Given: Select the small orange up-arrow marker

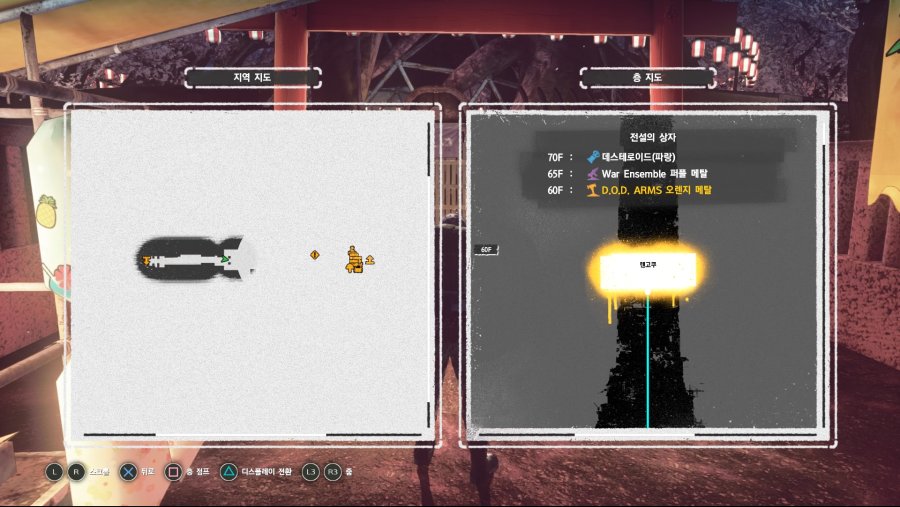Looking at the screenshot, I should pos(370,260).
